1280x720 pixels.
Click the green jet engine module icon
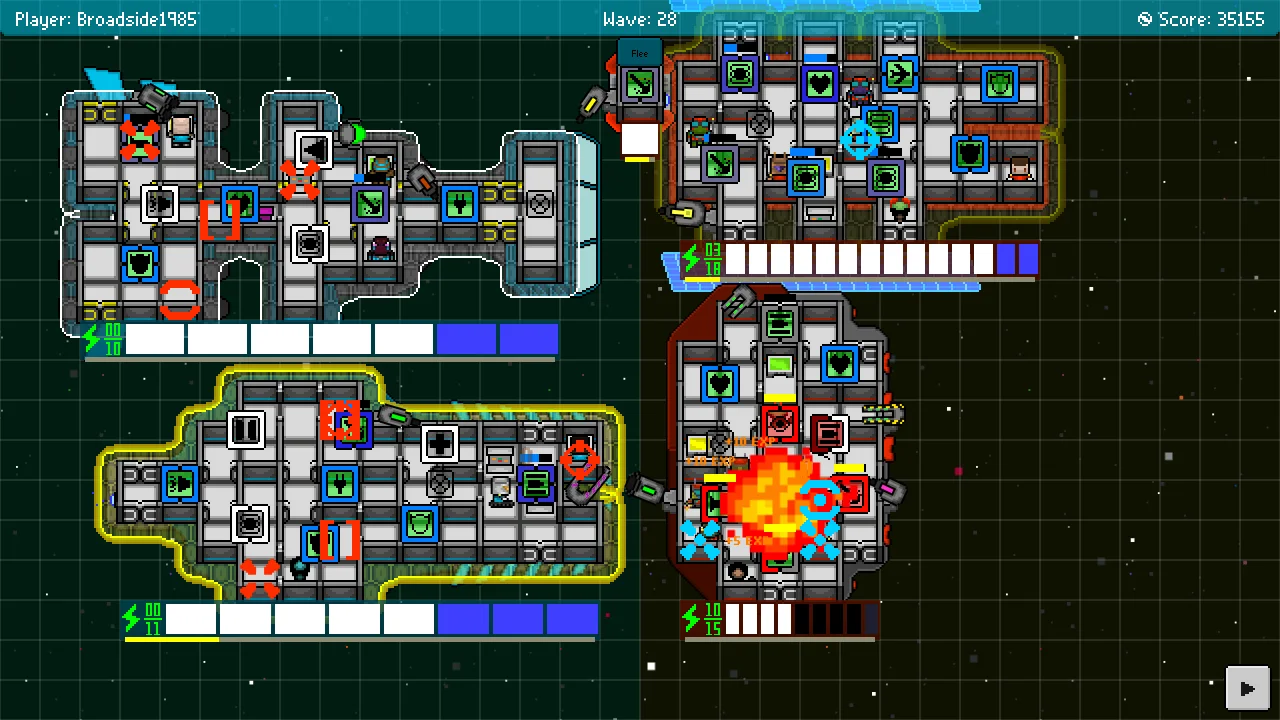(x=899, y=74)
